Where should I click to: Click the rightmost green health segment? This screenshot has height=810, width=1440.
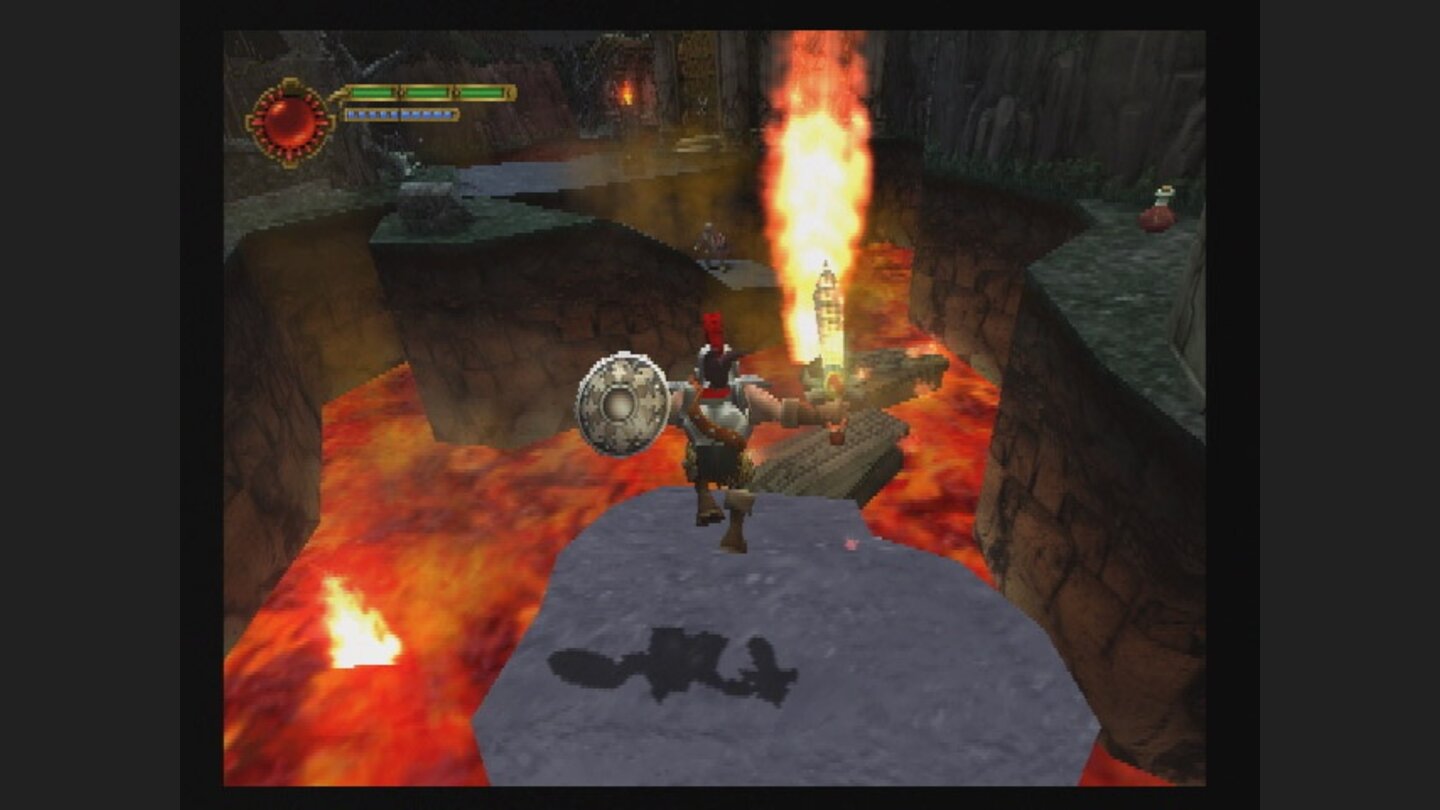[x=482, y=92]
